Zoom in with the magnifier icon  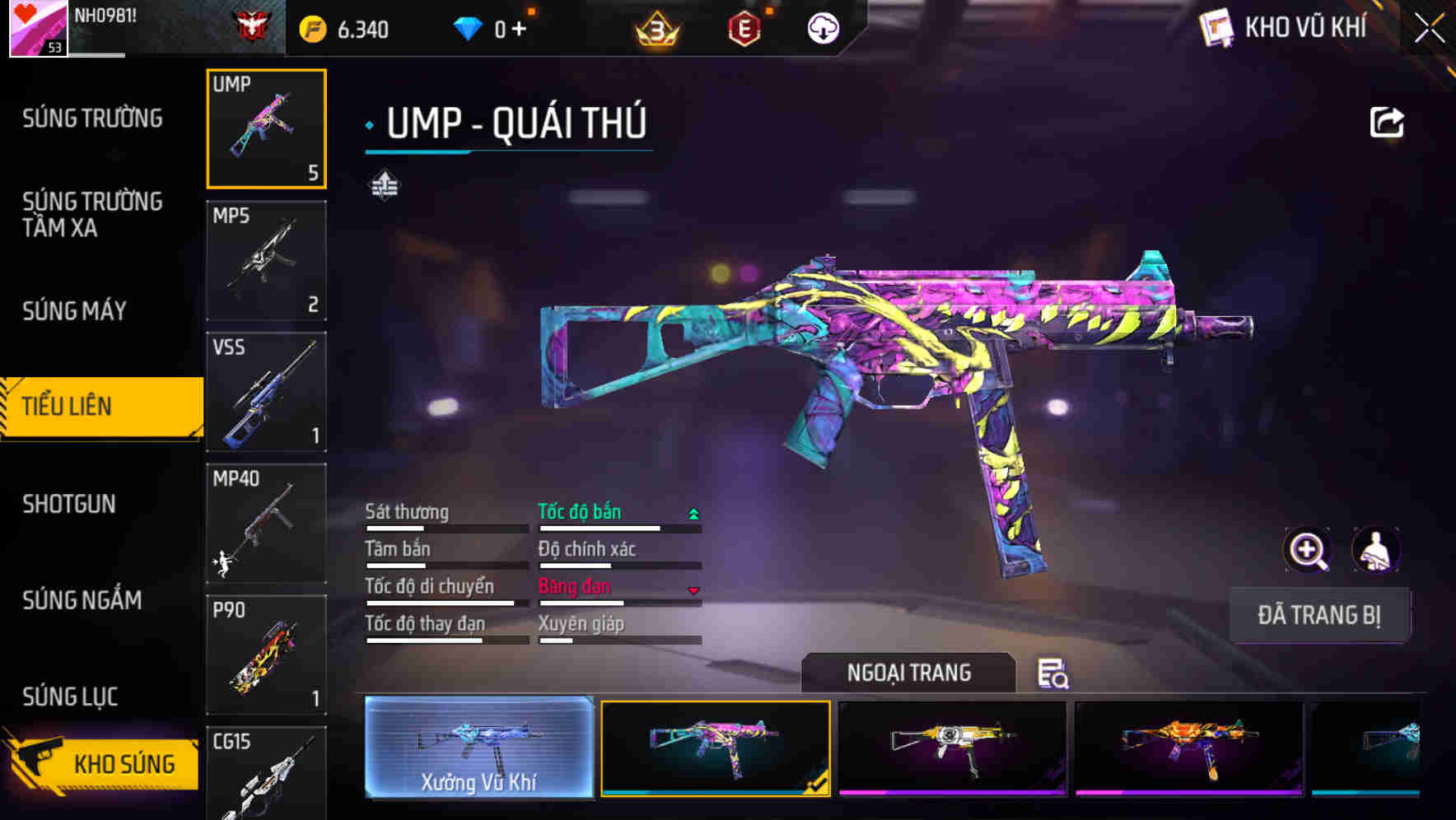[1307, 550]
